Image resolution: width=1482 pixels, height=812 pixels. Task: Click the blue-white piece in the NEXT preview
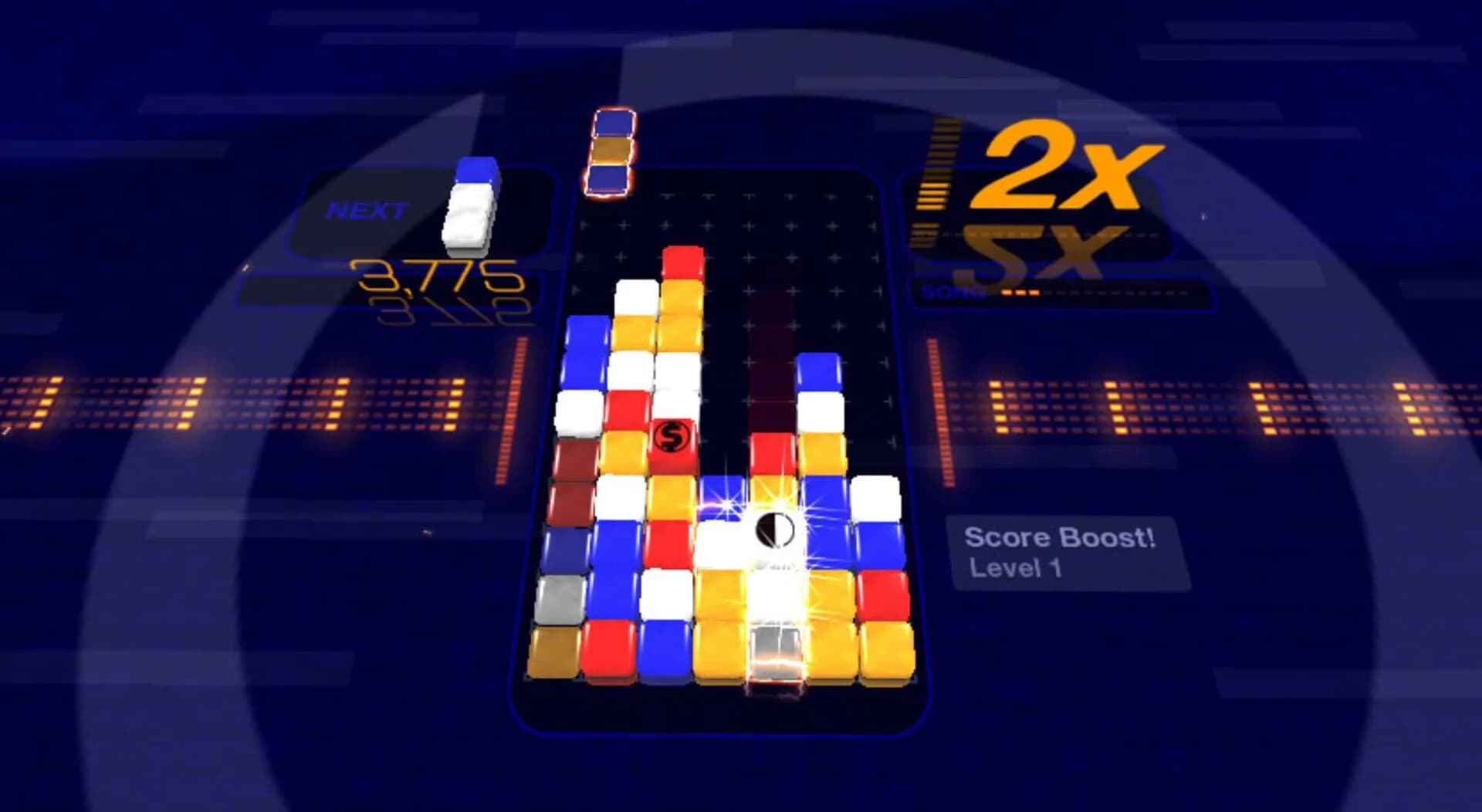pos(469,208)
